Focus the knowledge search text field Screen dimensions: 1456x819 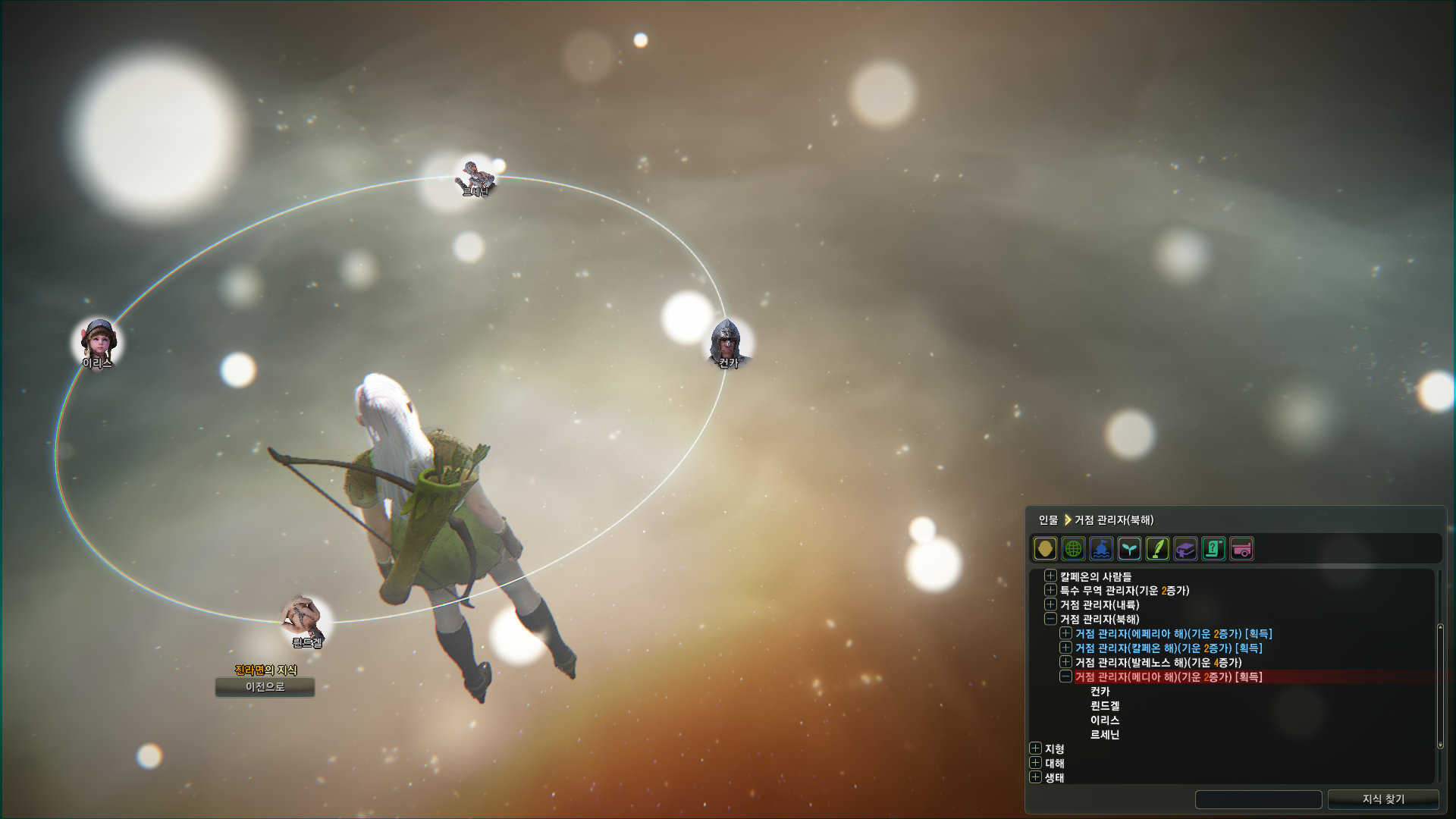pyautogui.click(x=1258, y=799)
